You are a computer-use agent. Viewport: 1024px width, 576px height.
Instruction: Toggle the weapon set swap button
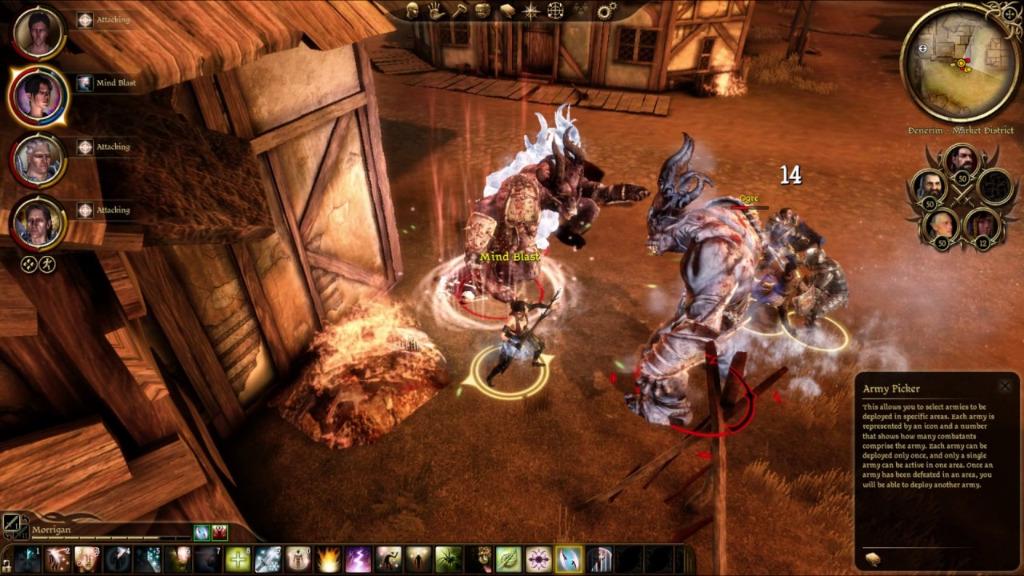coord(13,525)
